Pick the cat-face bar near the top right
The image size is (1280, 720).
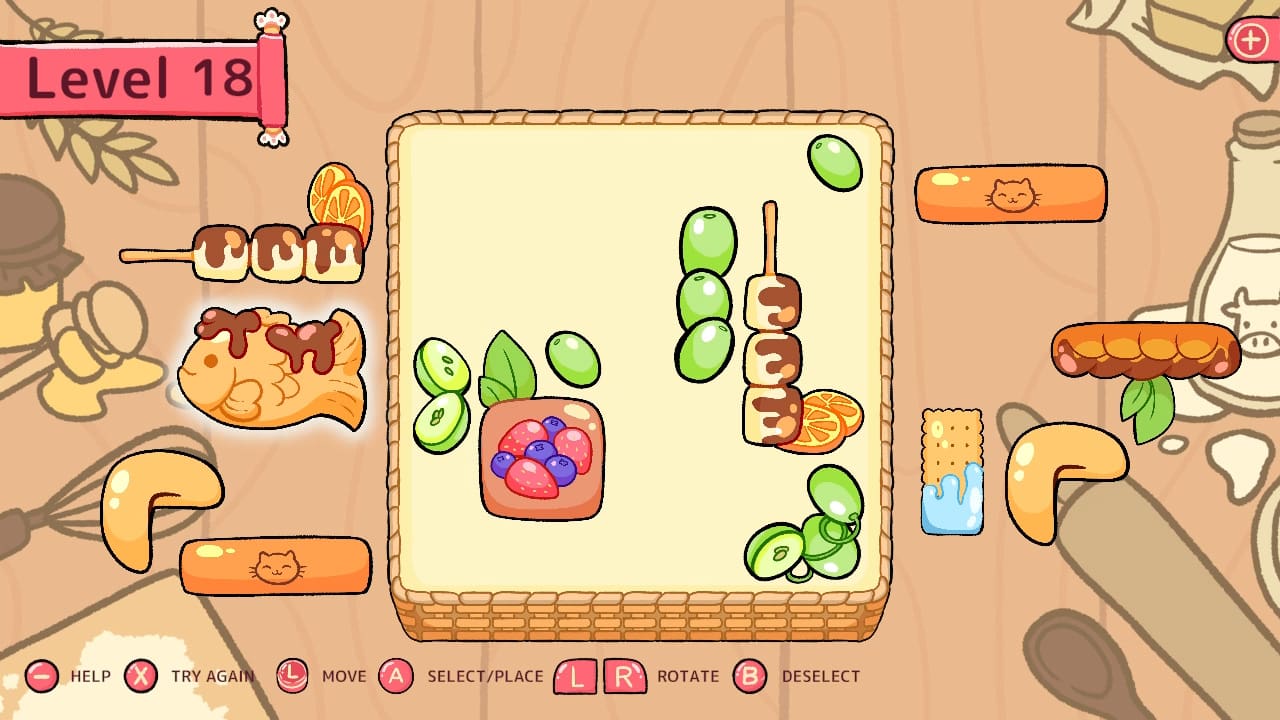tap(1010, 193)
